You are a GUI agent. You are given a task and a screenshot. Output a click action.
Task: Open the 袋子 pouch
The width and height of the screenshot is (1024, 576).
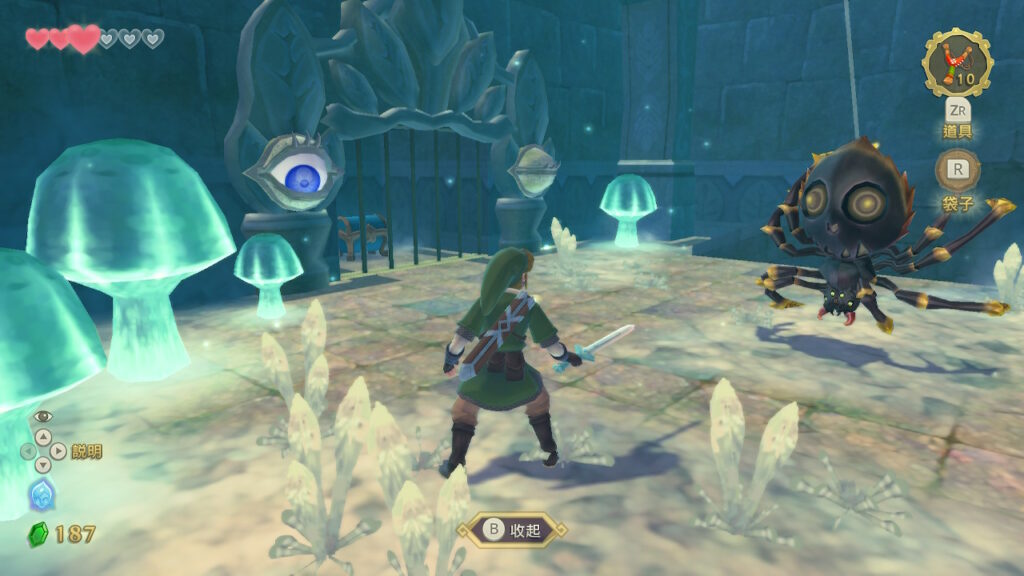tap(957, 170)
